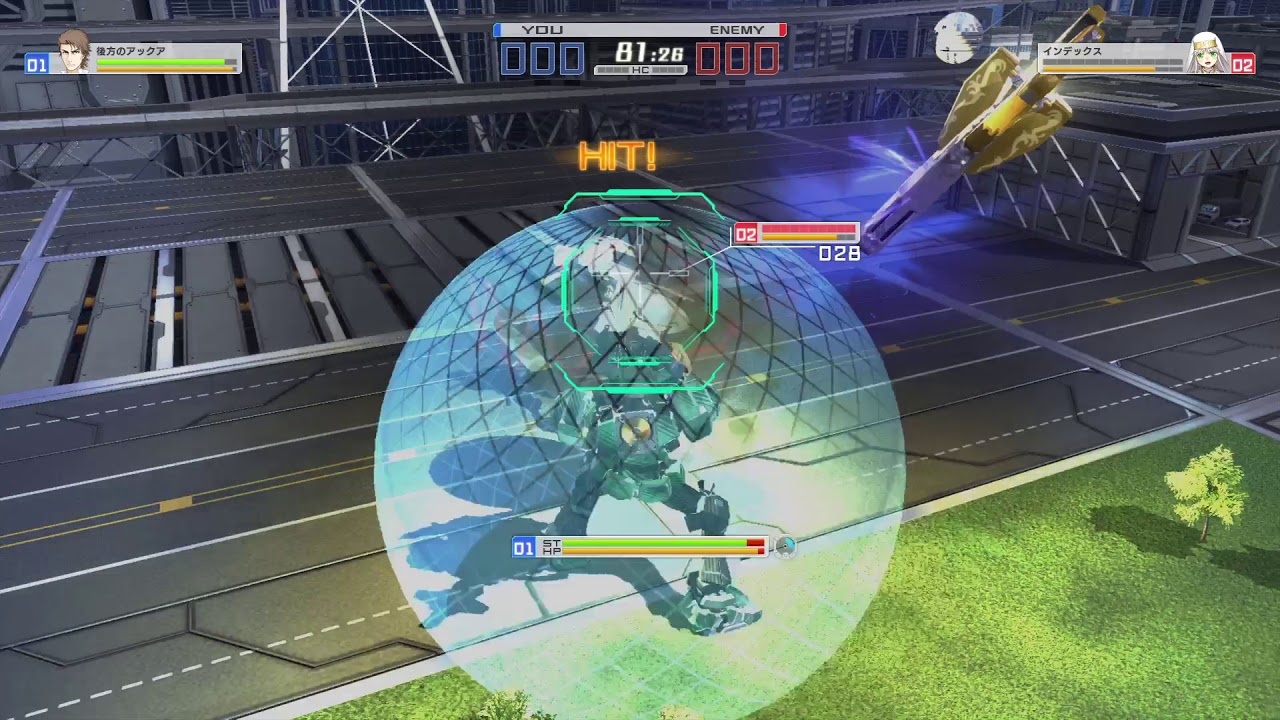Select the circular radar boost indicator

pos(786,547)
